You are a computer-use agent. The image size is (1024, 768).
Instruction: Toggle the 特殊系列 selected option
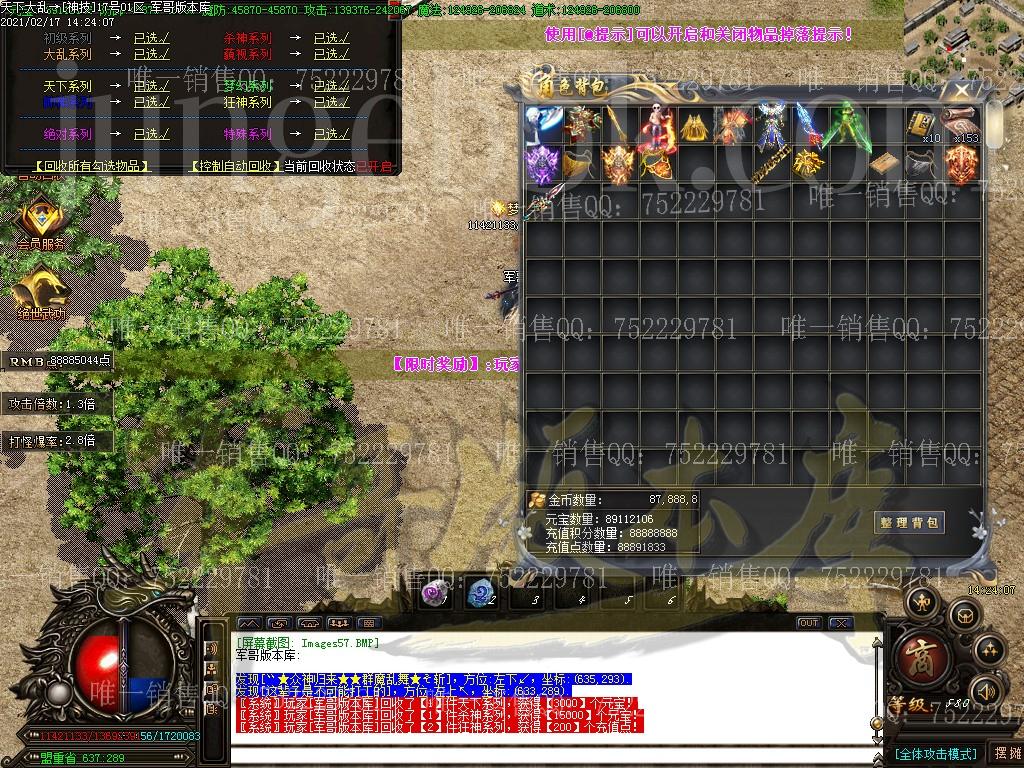click(x=331, y=134)
